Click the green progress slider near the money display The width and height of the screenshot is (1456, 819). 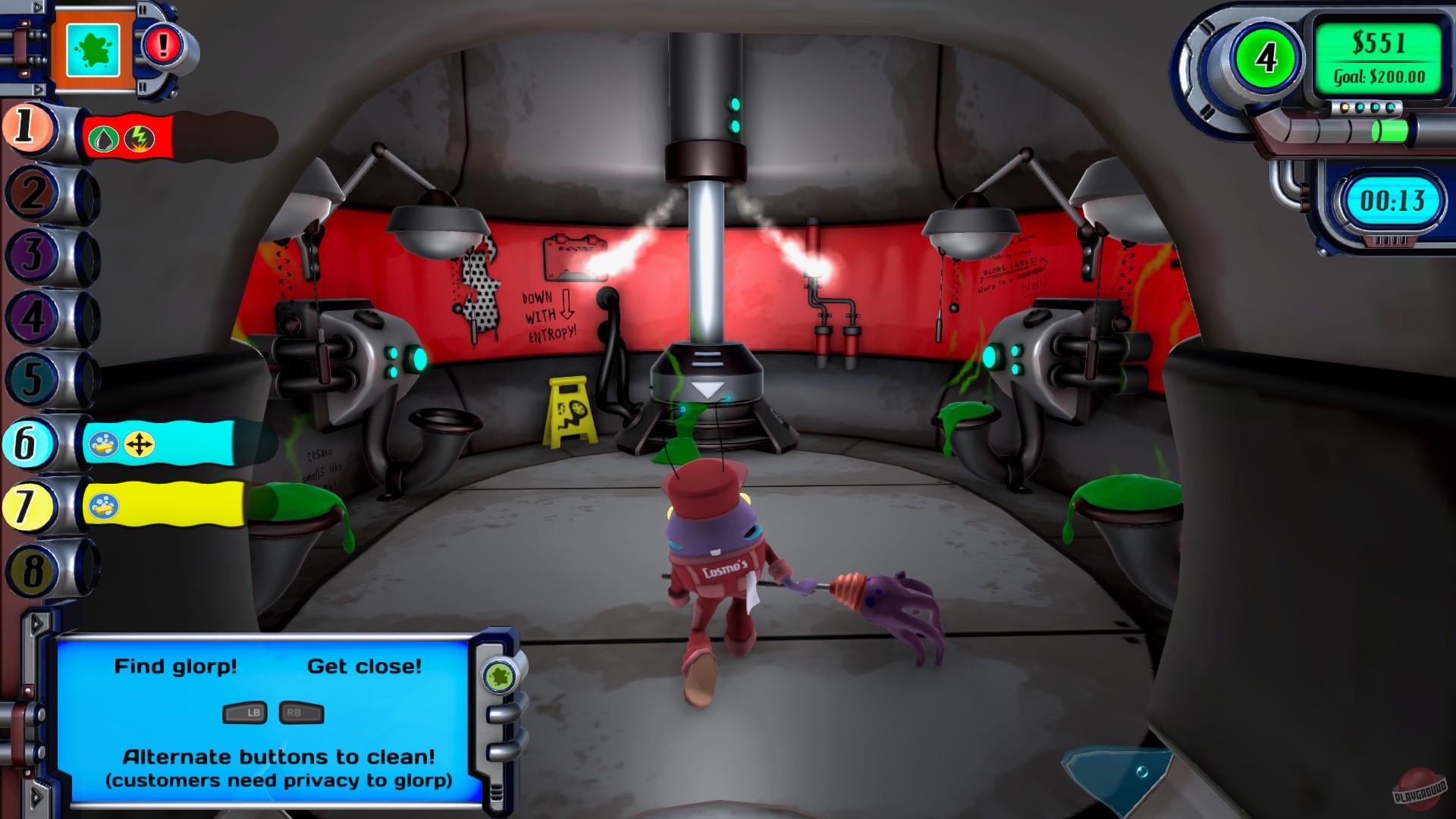(1389, 132)
